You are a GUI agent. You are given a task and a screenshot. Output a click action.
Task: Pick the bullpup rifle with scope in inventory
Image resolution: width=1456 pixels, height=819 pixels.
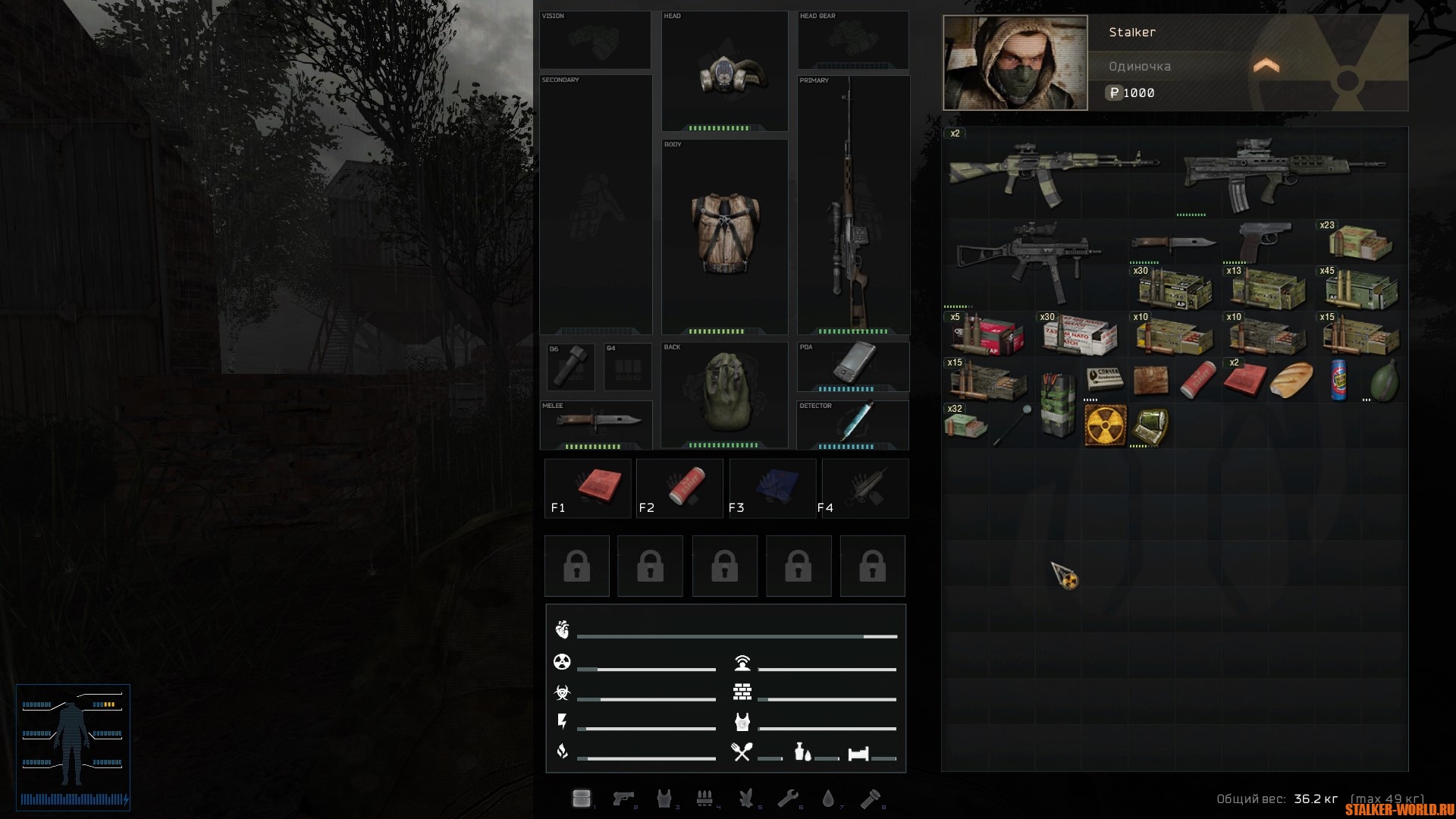1283,173
